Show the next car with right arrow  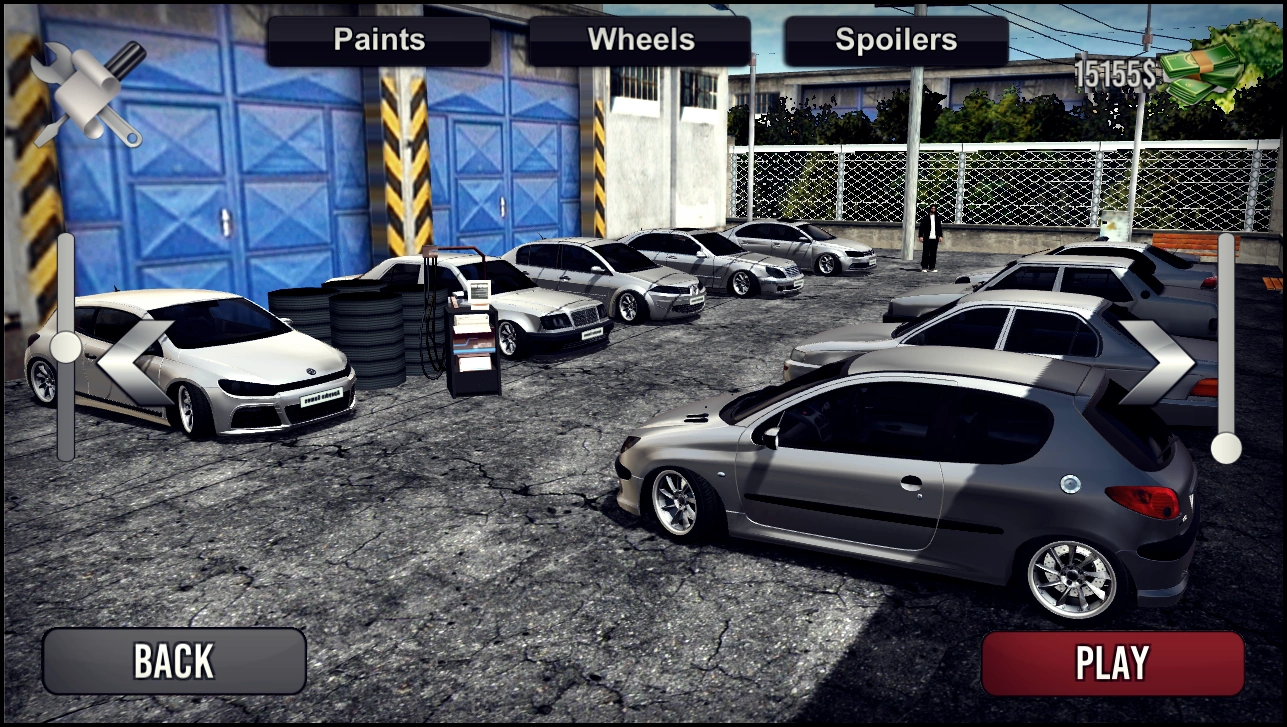pos(1156,363)
